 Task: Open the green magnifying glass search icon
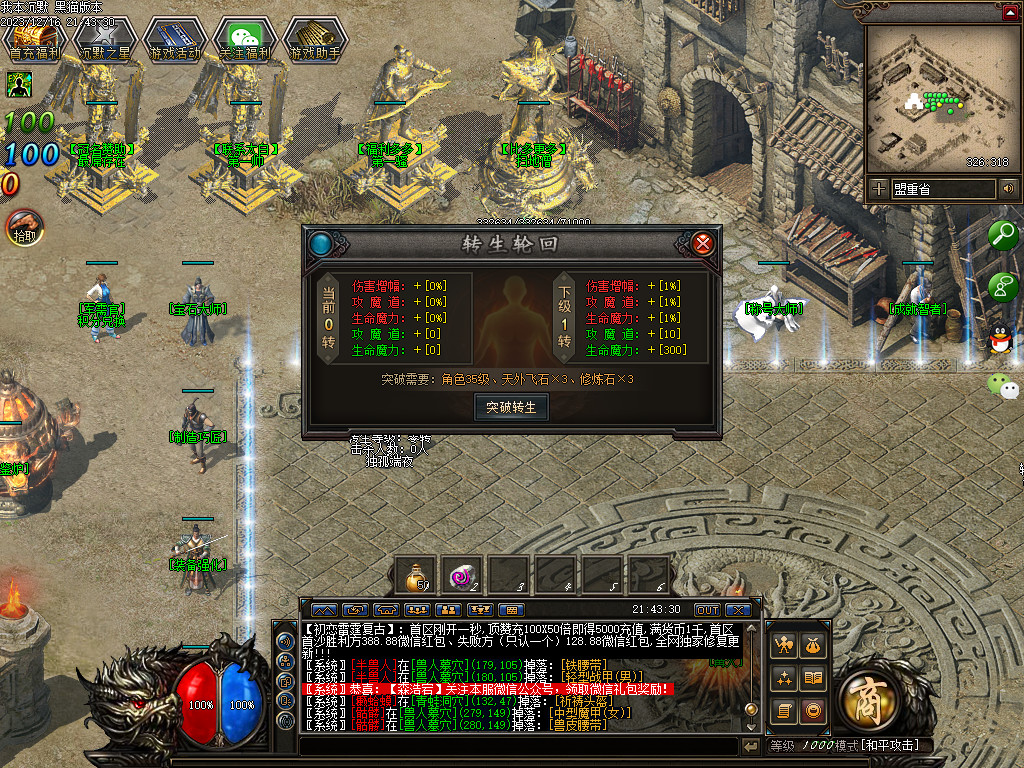[x=1002, y=235]
